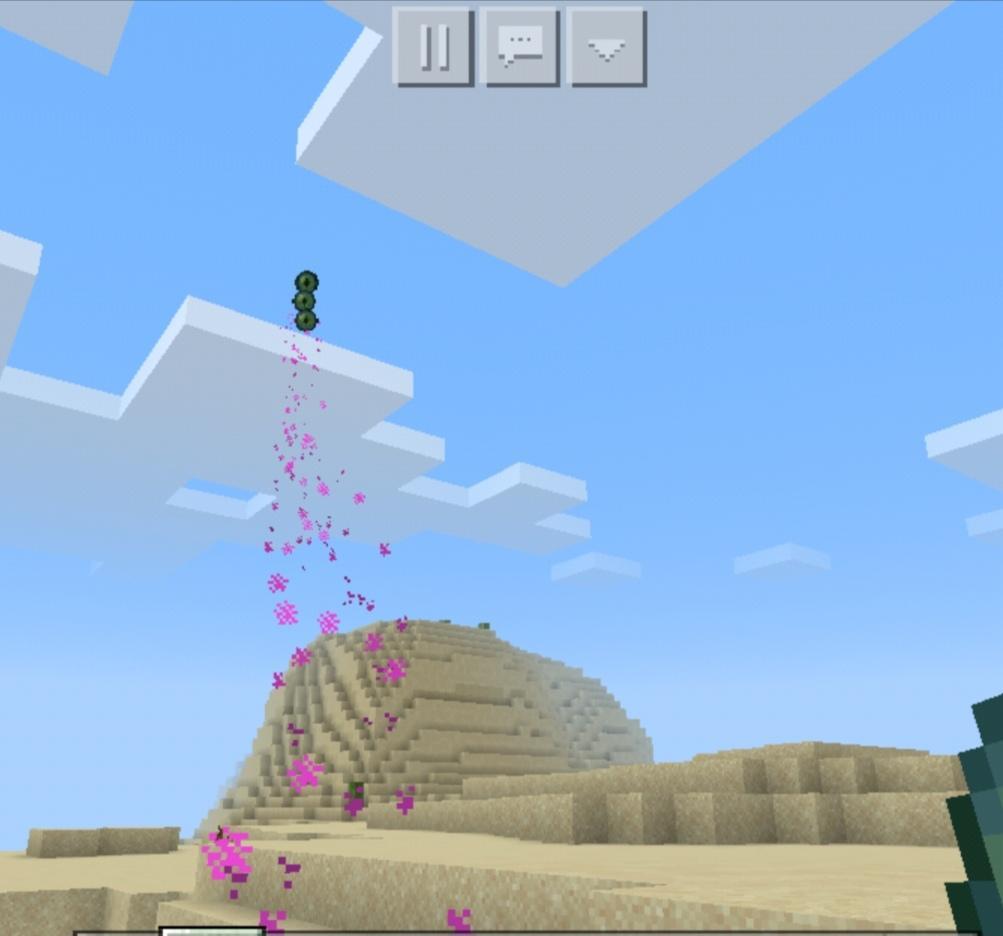1003x936 pixels.
Task: Pause the game with the pause button
Action: 433,47
